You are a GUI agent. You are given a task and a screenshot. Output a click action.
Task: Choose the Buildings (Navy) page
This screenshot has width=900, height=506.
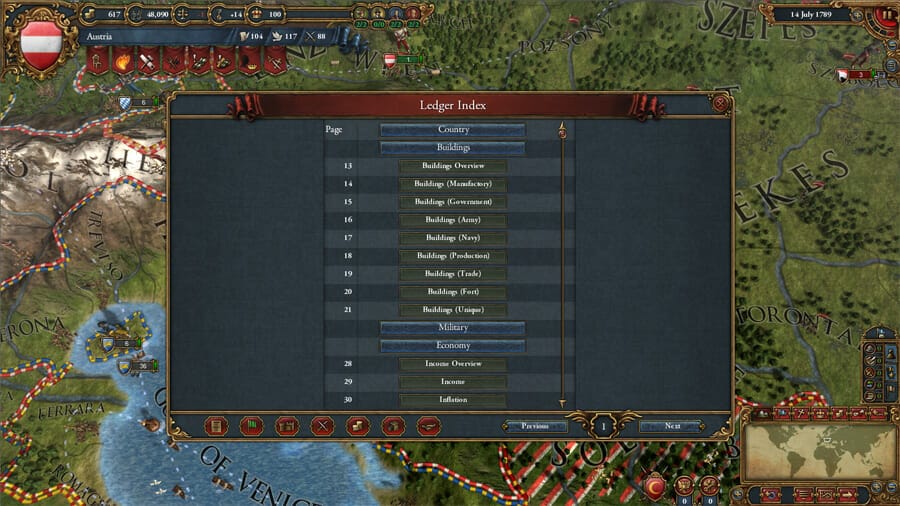tap(453, 238)
